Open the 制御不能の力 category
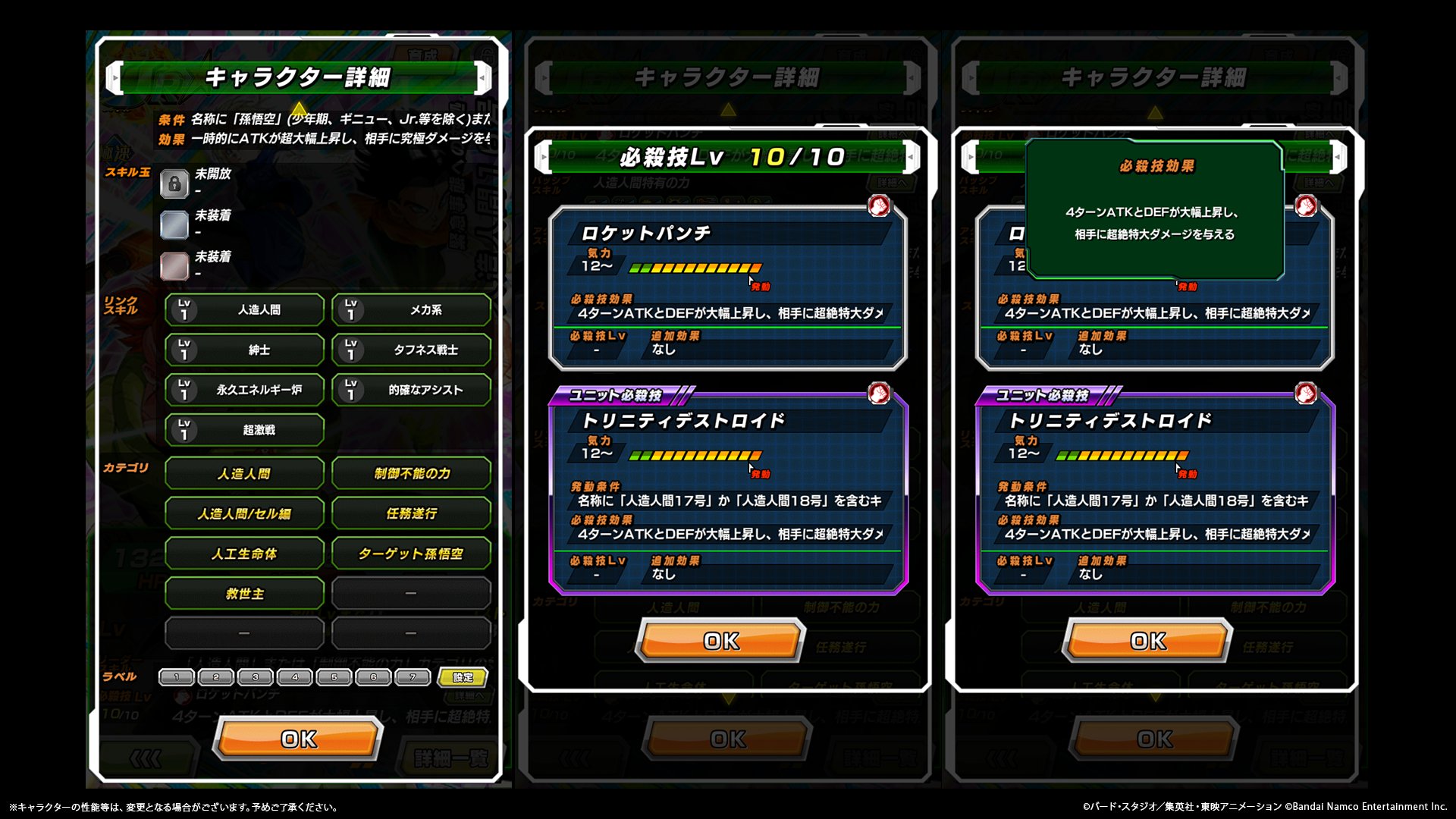 click(411, 473)
